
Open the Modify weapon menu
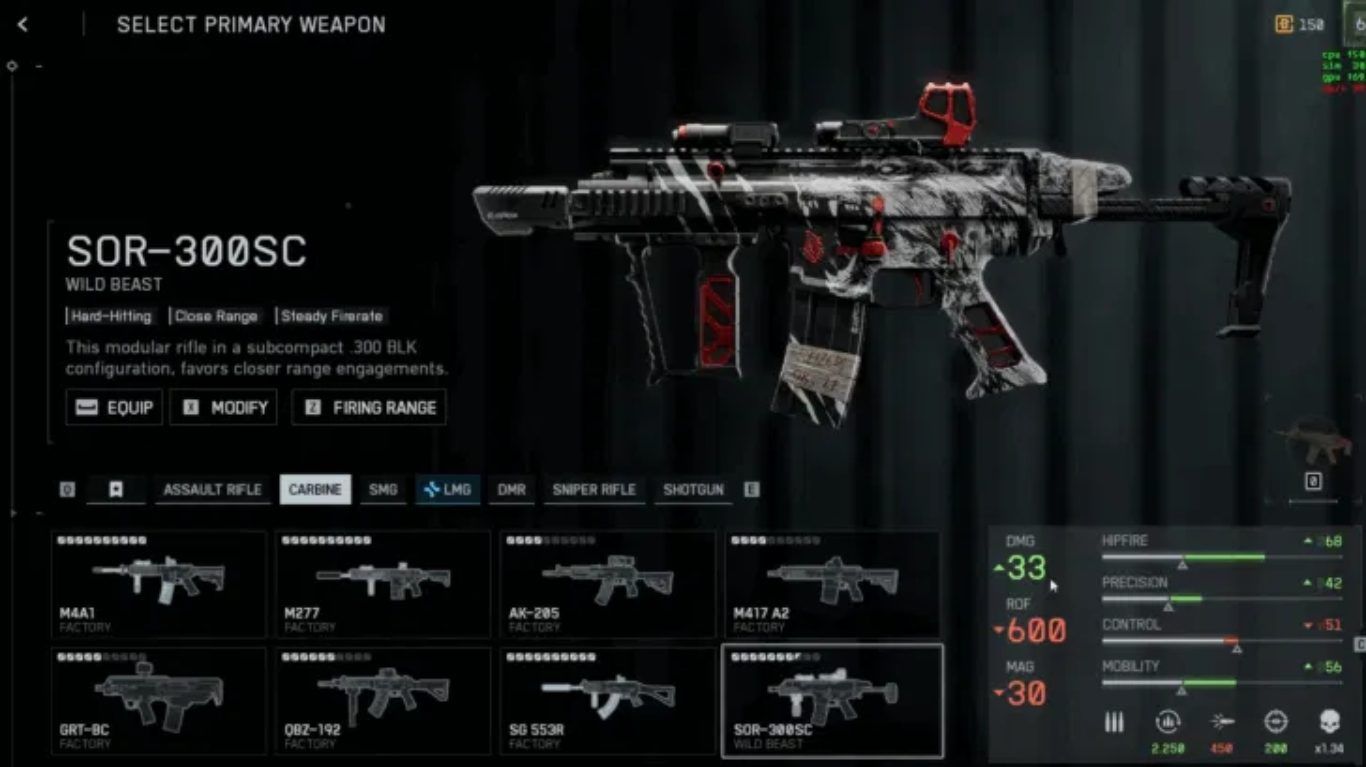pos(224,408)
